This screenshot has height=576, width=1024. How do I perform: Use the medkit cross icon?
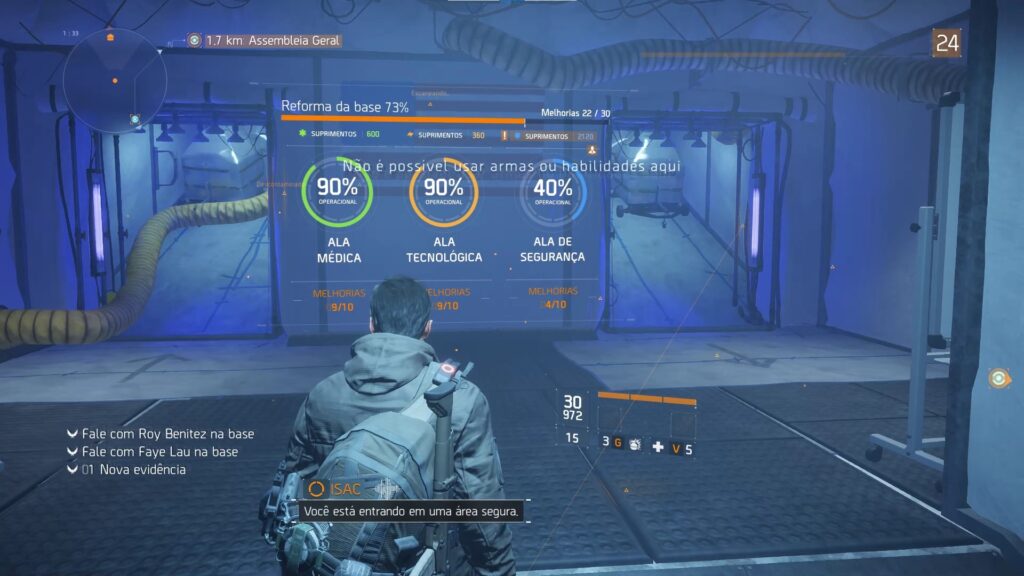pyautogui.click(x=658, y=447)
